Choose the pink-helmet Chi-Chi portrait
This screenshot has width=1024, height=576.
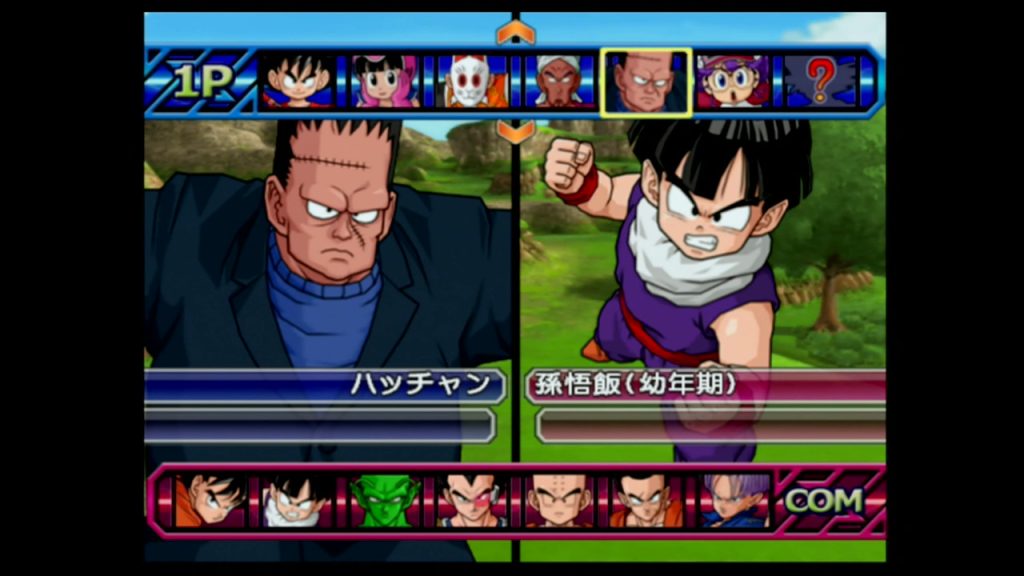(x=385, y=82)
